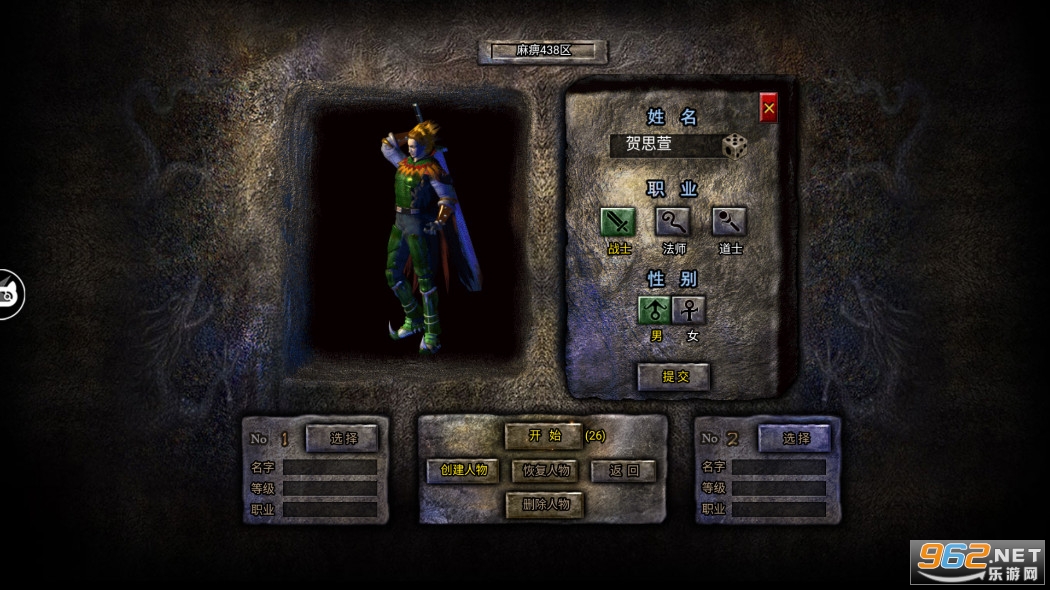Open 创建人物 create character

click(x=462, y=470)
